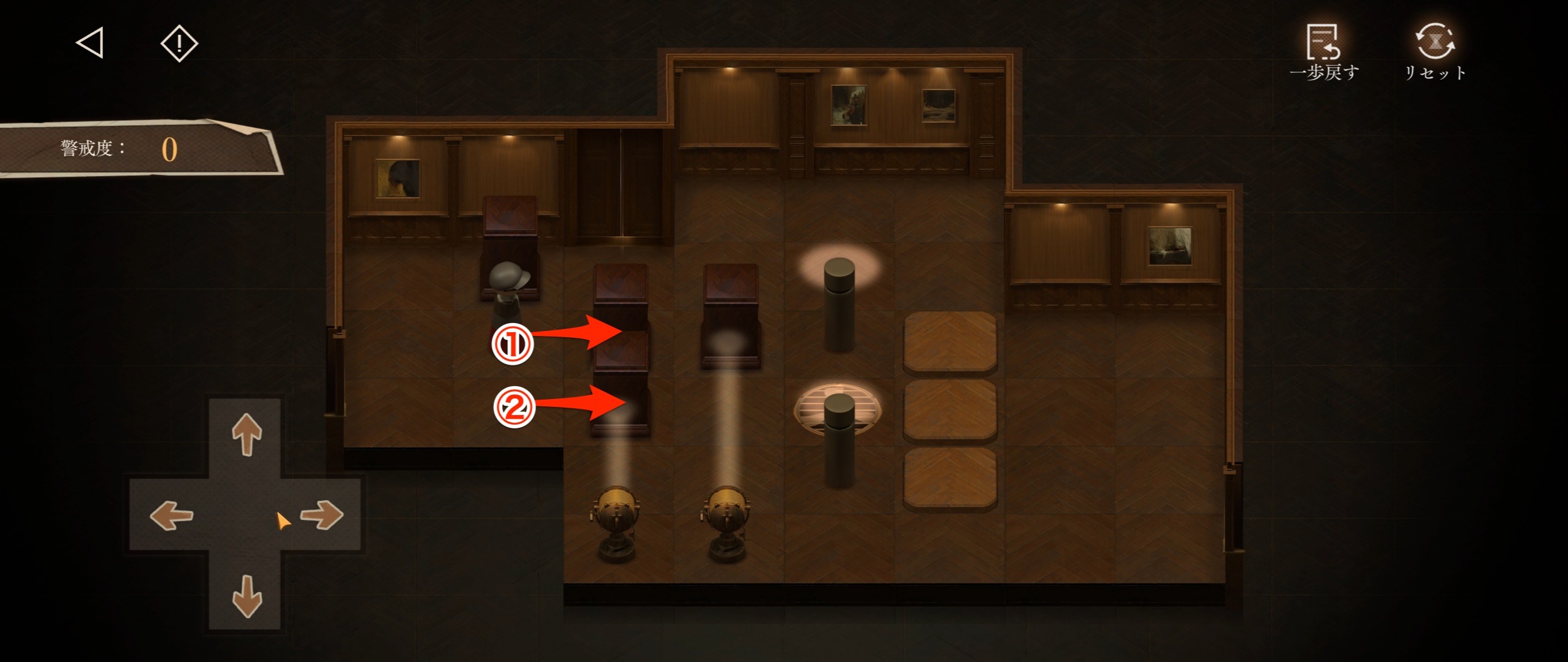
Task: Move up using the d-pad arrow
Action: tap(247, 434)
